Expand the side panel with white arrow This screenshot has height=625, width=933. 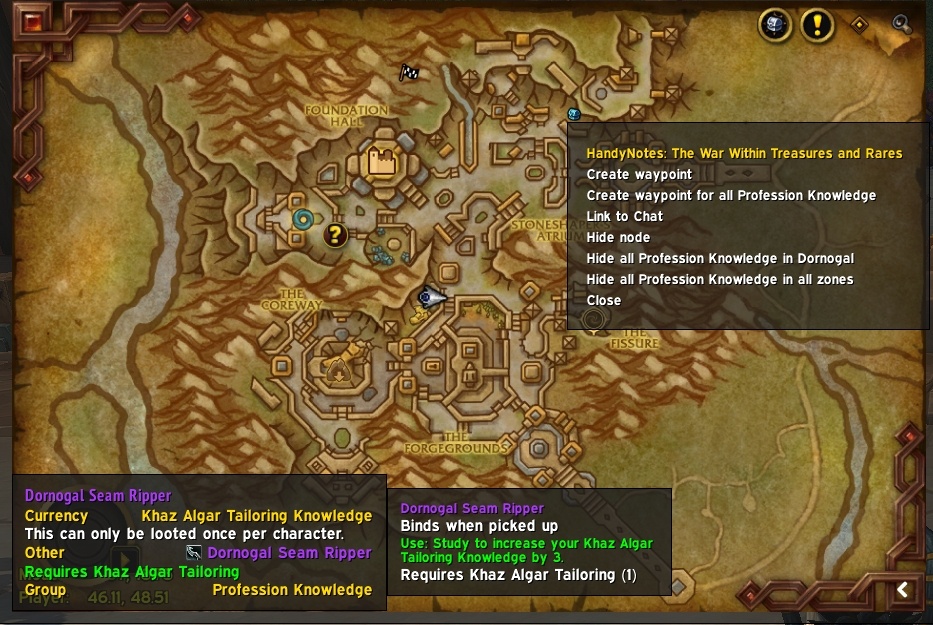click(902, 590)
